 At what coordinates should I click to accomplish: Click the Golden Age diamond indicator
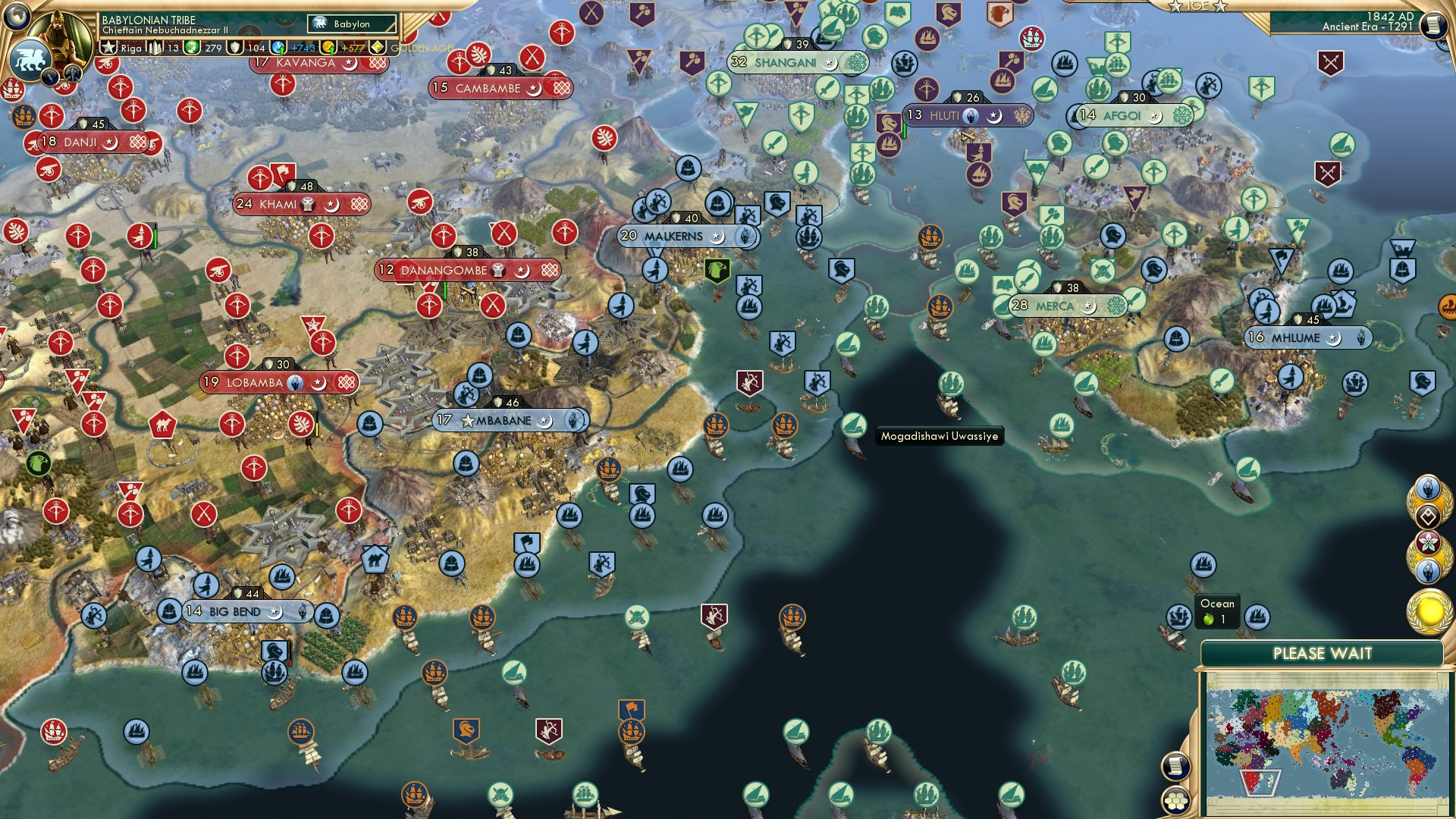click(x=377, y=47)
